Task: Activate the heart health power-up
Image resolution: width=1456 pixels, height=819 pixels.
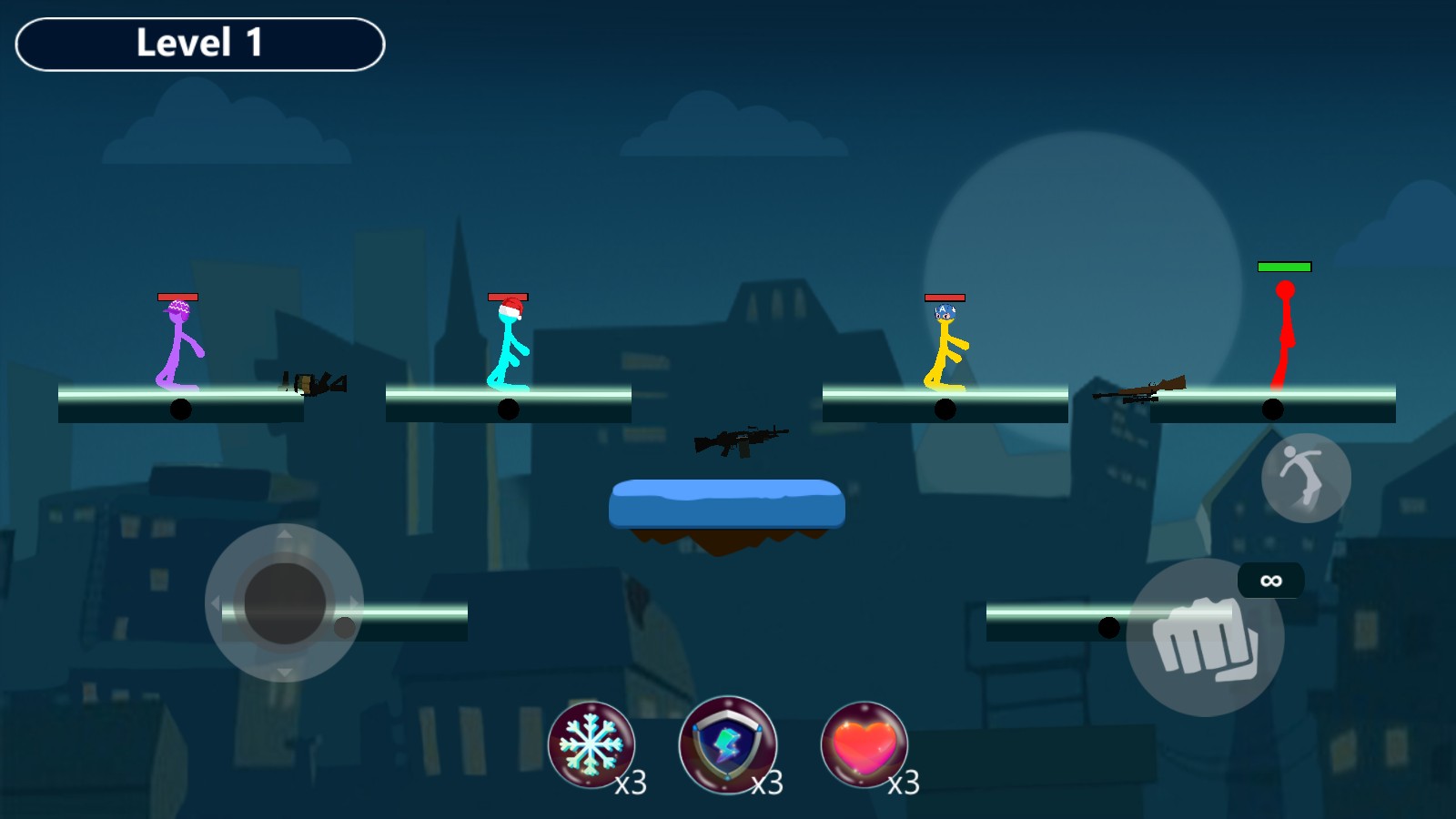Action: coord(864,744)
